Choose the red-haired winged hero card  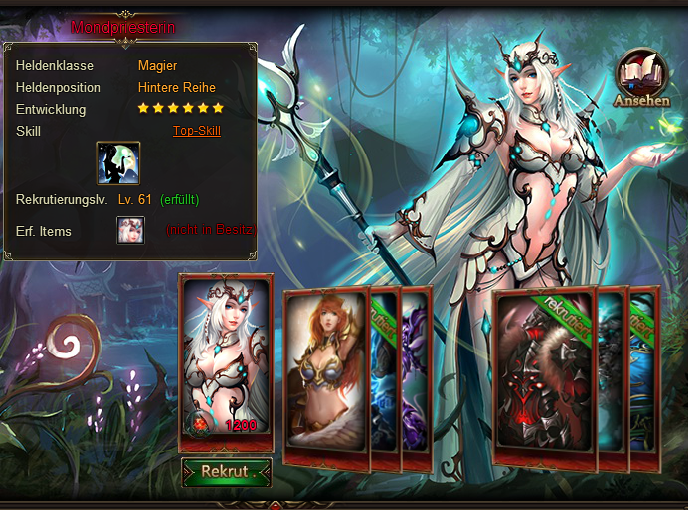[326, 380]
